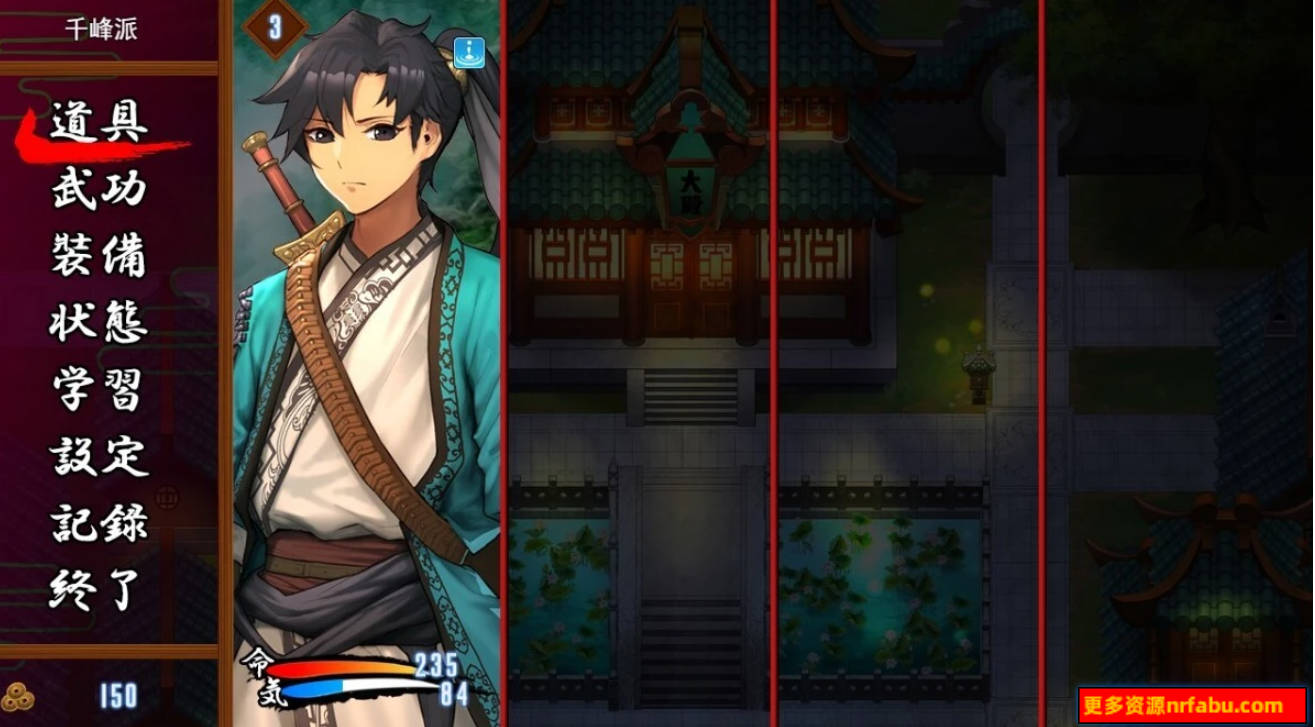The image size is (1315, 727).
Task: Click the glowing lantern in the courtyard
Action: point(978,370)
